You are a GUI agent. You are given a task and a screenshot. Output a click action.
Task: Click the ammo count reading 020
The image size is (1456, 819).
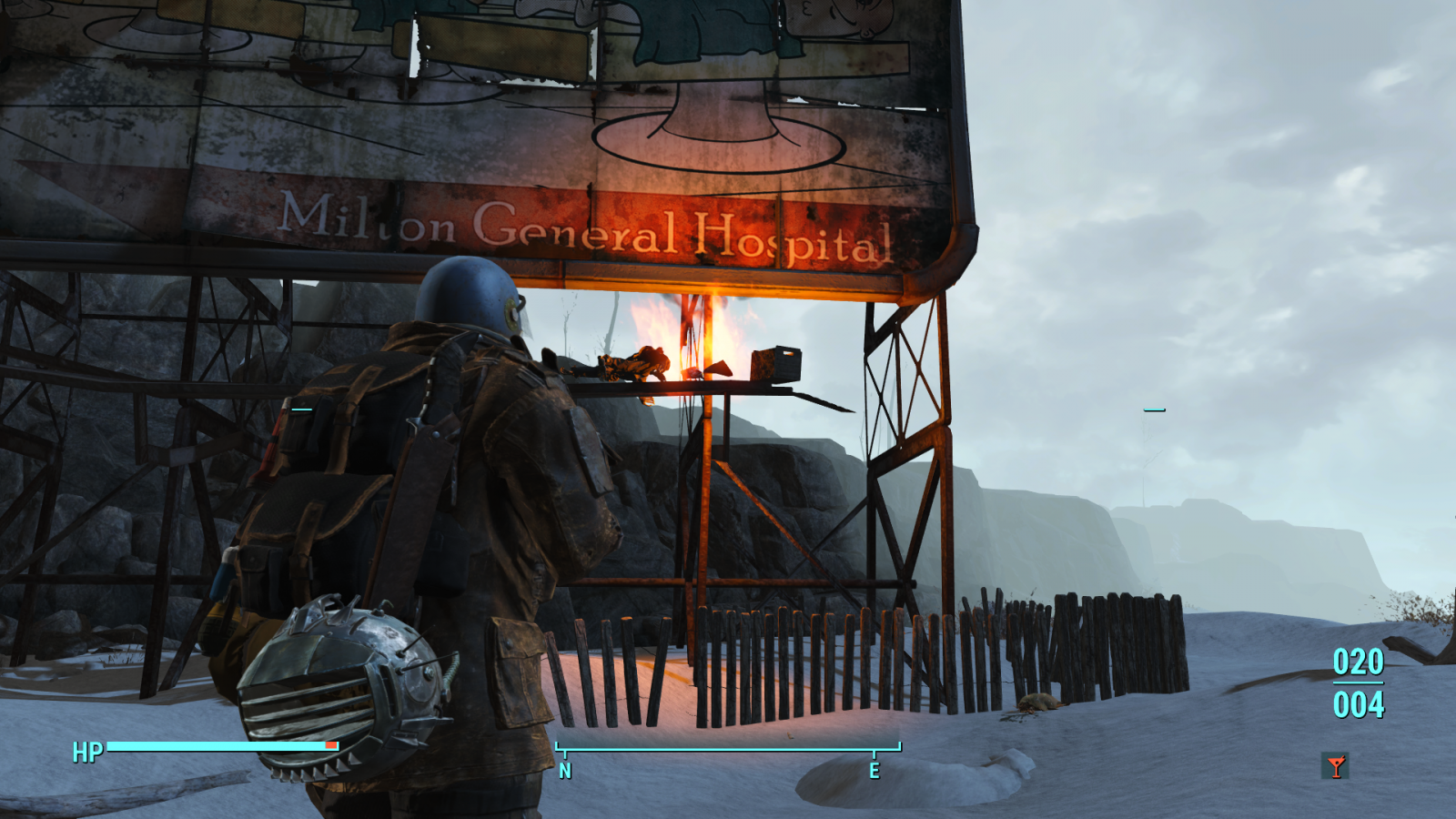point(1357,663)
